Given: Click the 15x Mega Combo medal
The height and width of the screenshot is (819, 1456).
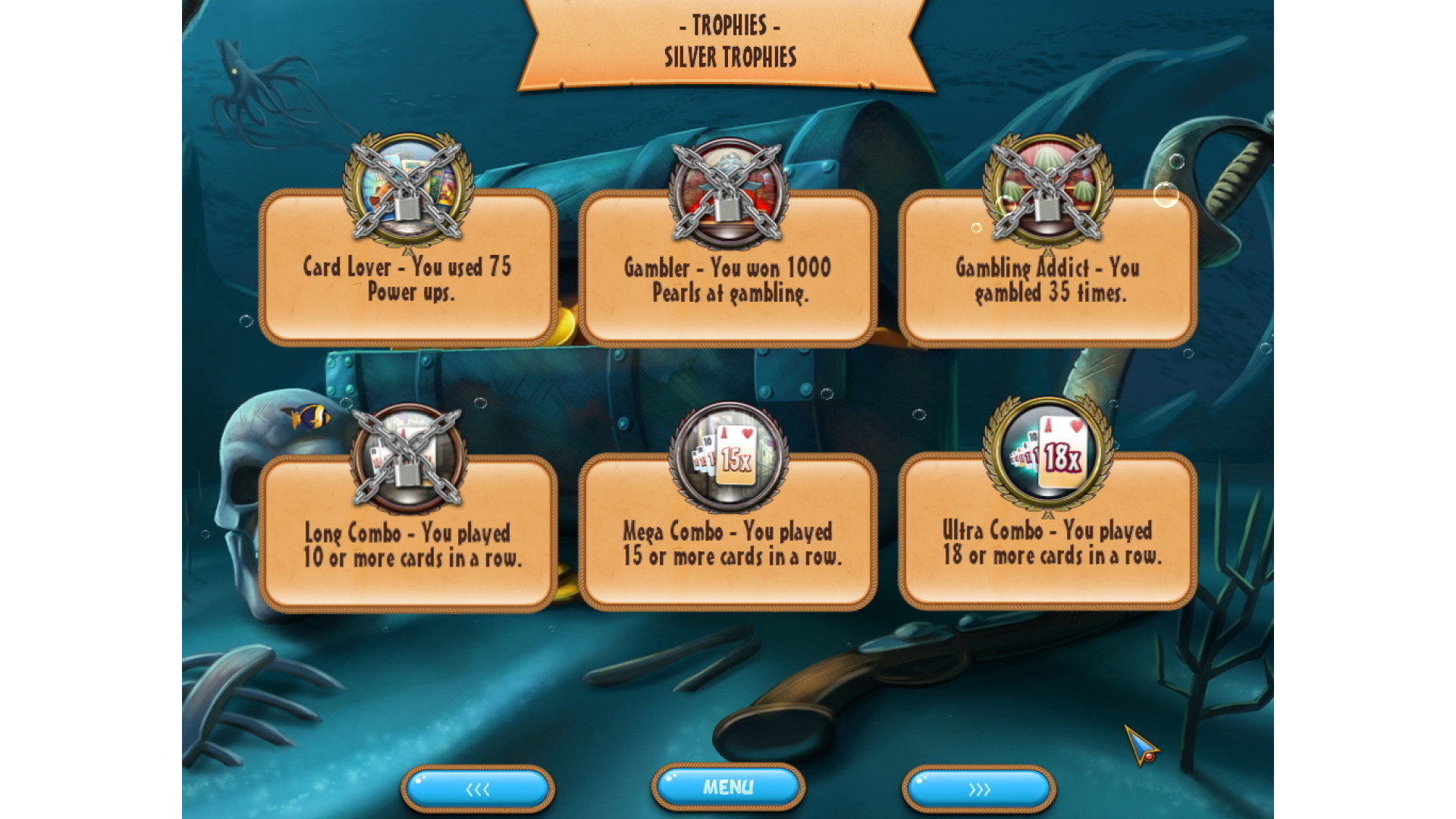Looking at the screenshot, I should point(728,455).
